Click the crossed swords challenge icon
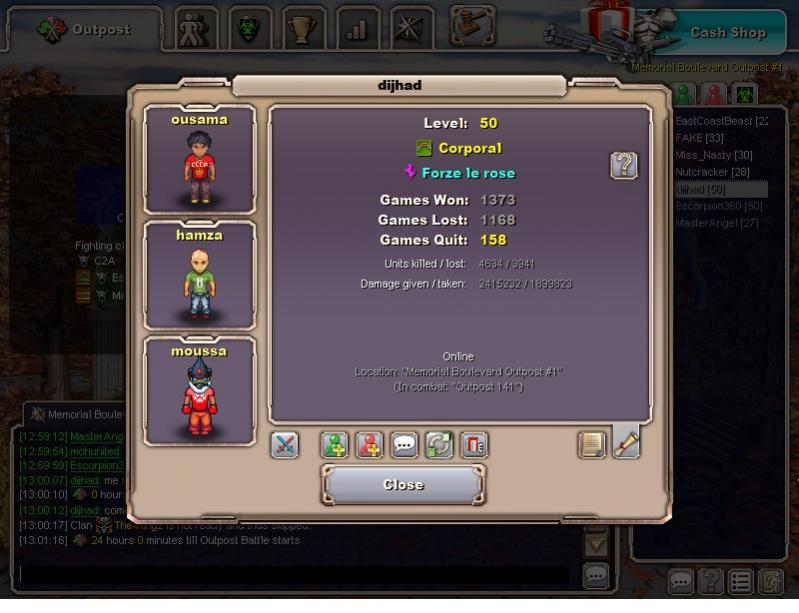 pyautogui.click(x=285, y=445)
